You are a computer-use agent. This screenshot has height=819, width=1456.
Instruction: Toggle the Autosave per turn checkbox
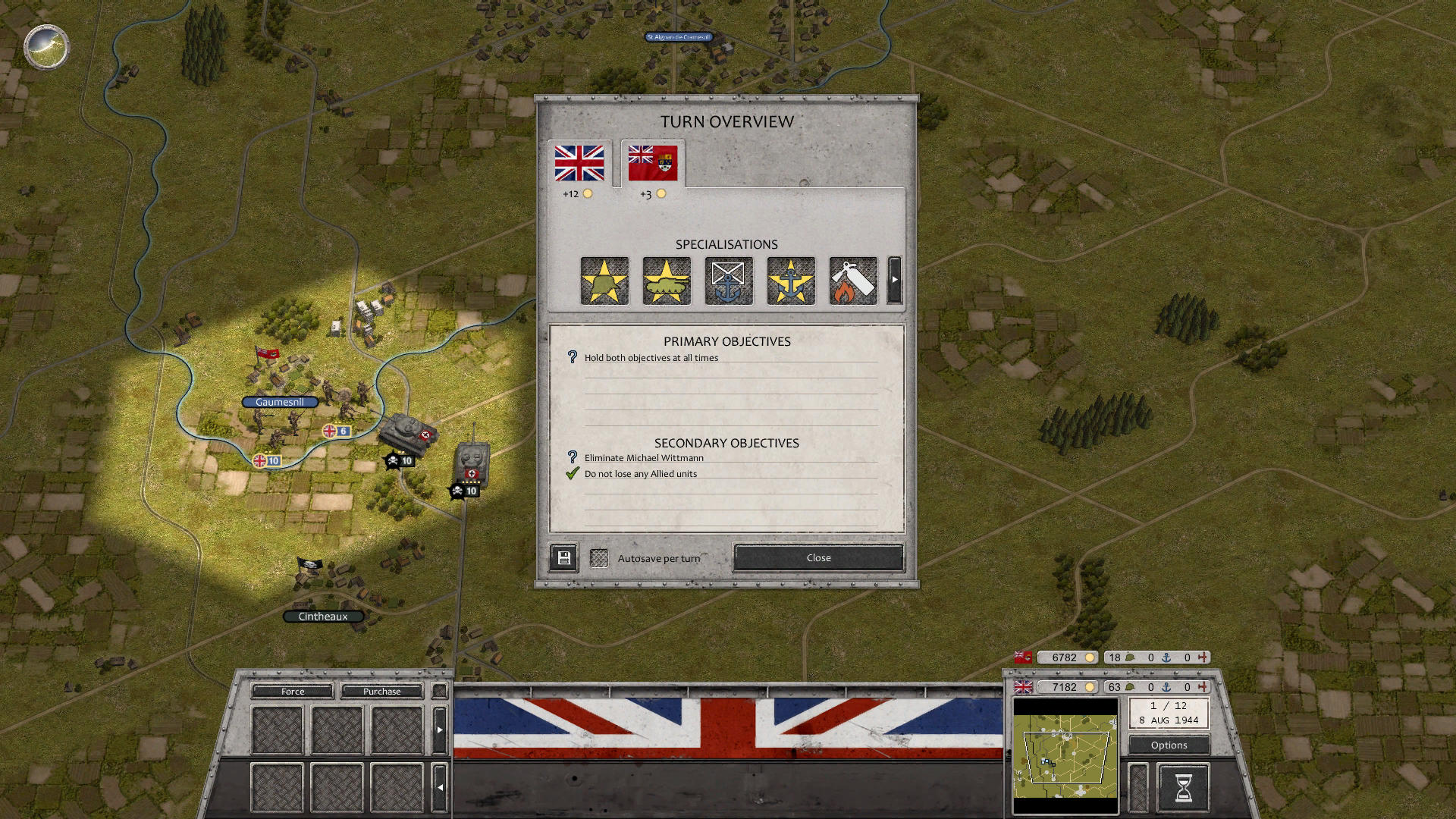click(599, 558)
